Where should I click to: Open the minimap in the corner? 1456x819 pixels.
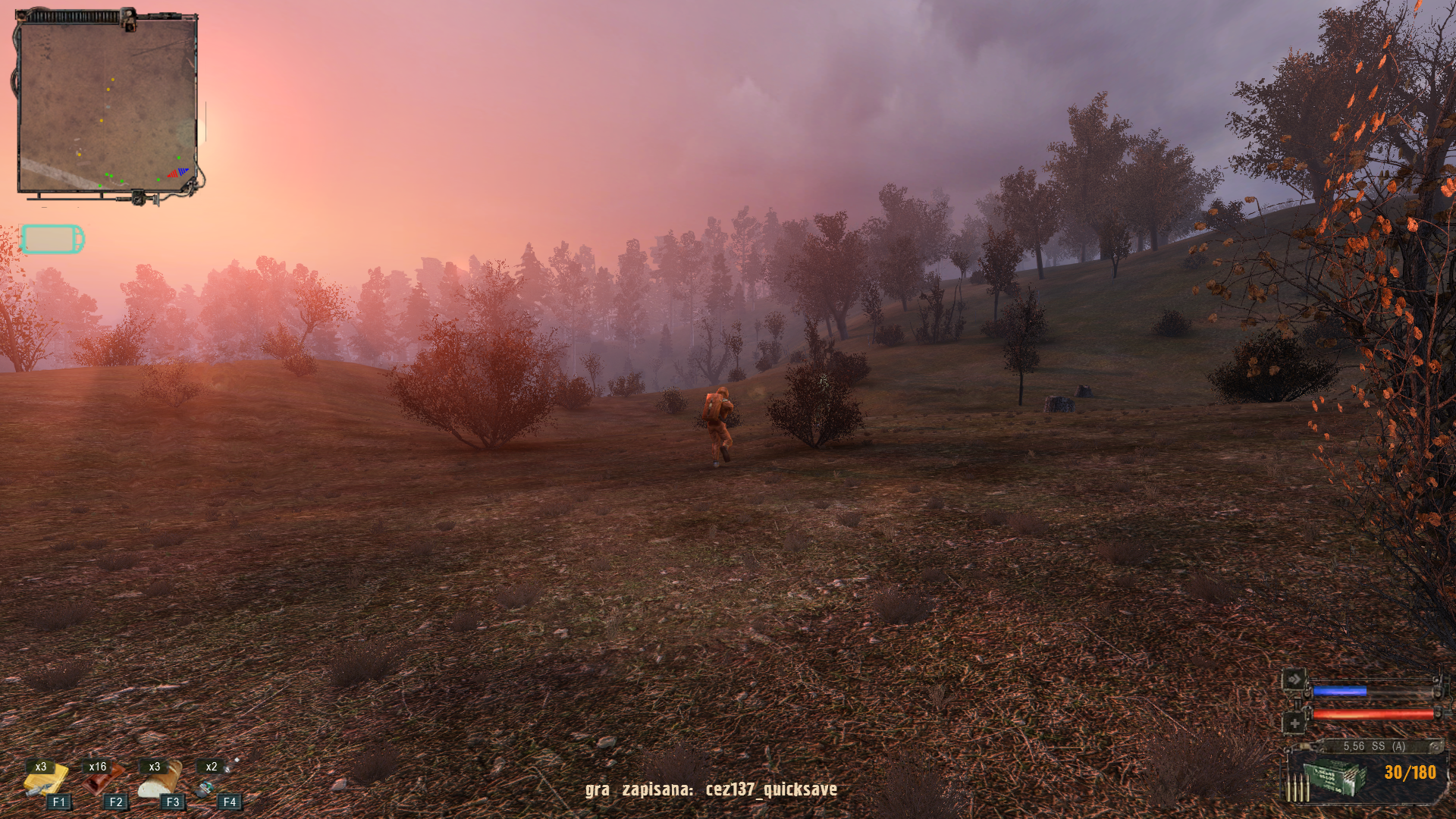[107, 105]
